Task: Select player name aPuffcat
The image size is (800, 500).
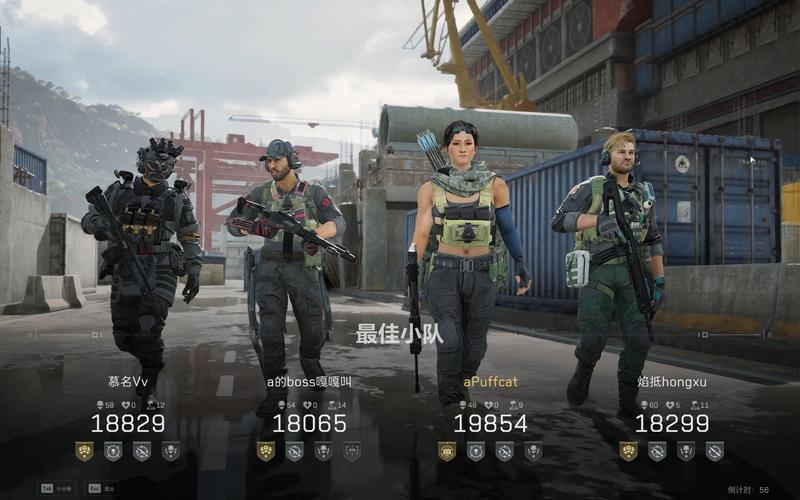Action: [490, 381]
